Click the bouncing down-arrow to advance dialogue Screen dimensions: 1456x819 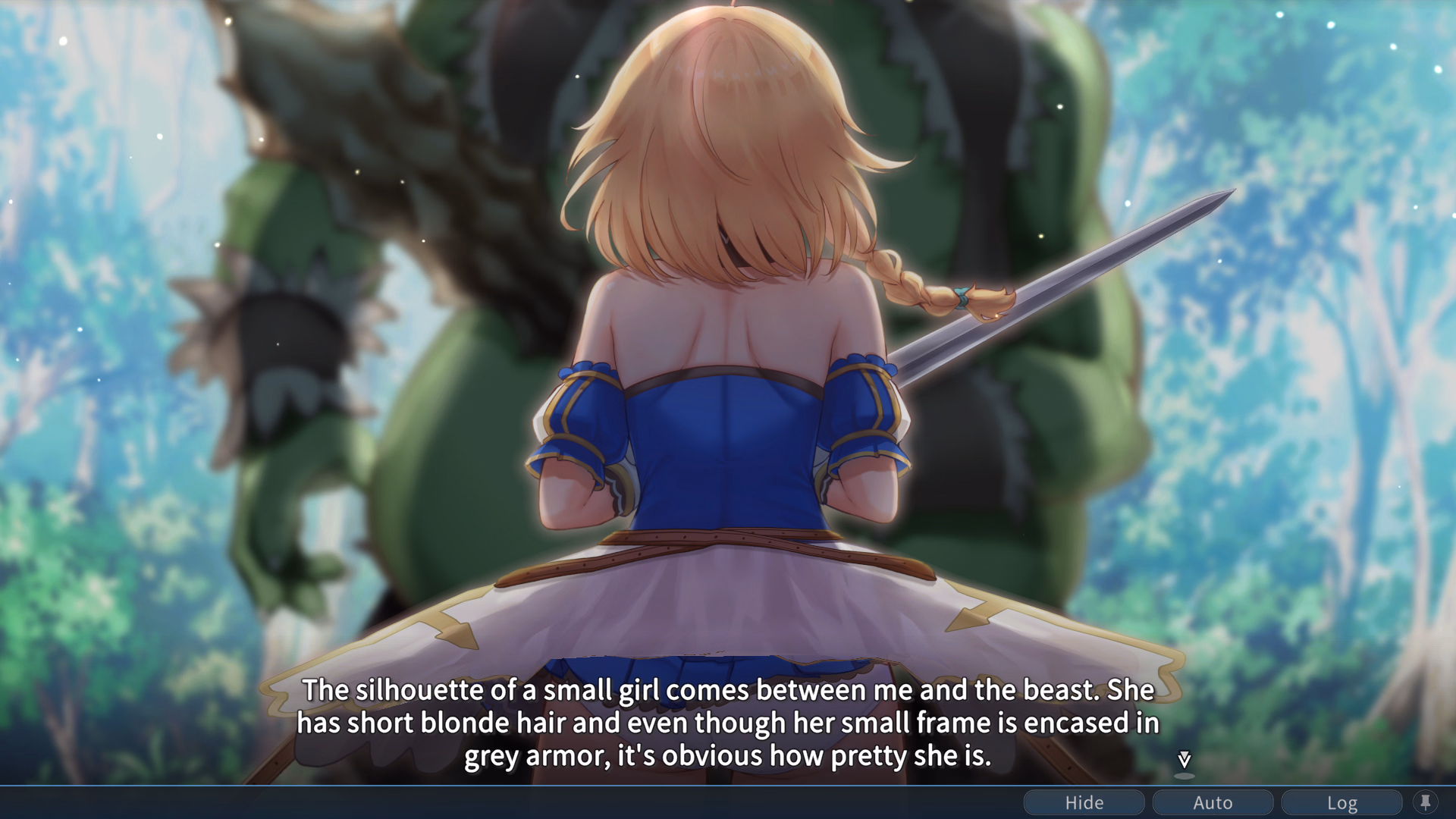(1183, 758)
